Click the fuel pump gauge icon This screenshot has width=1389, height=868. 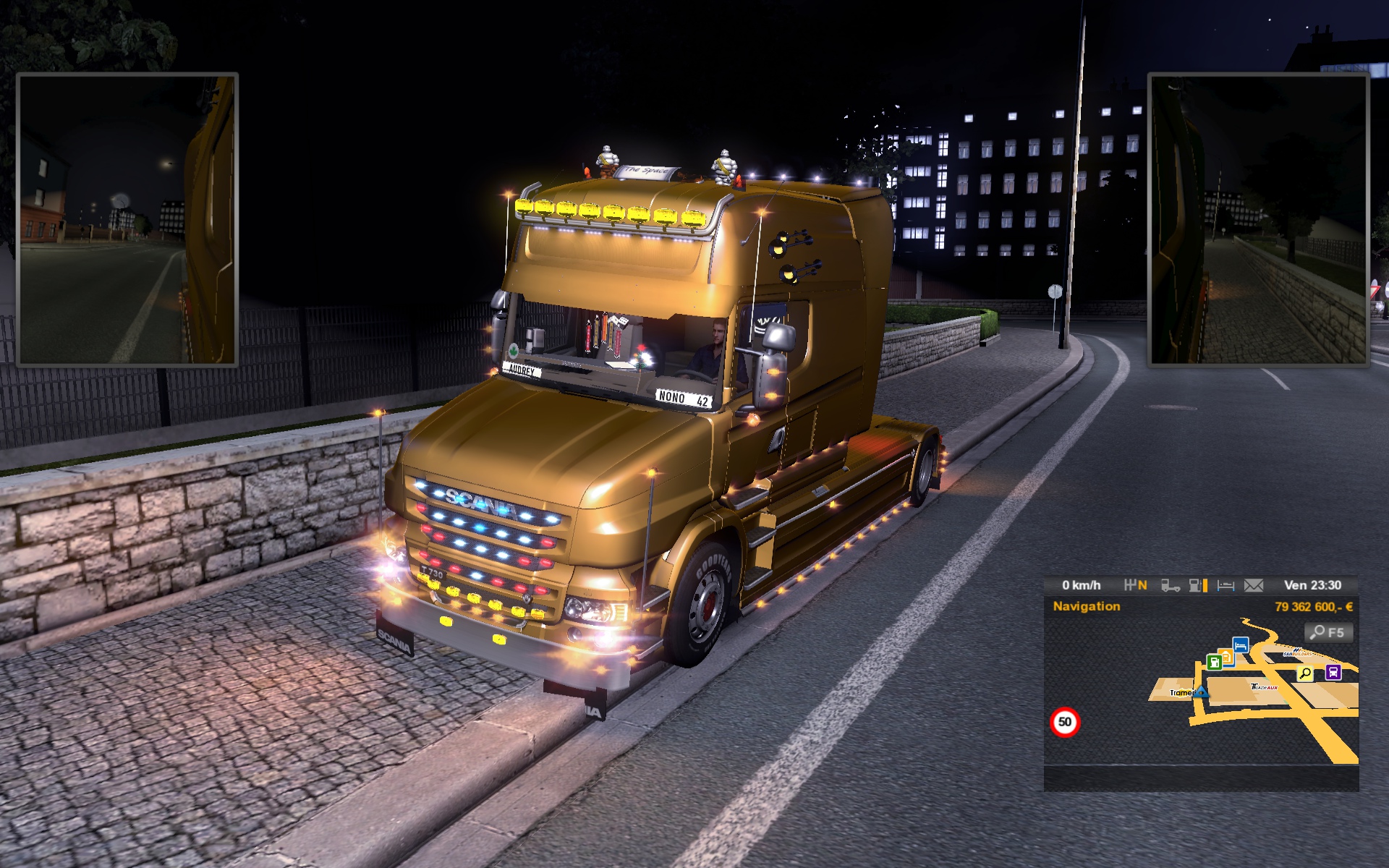pos(1197,585)
